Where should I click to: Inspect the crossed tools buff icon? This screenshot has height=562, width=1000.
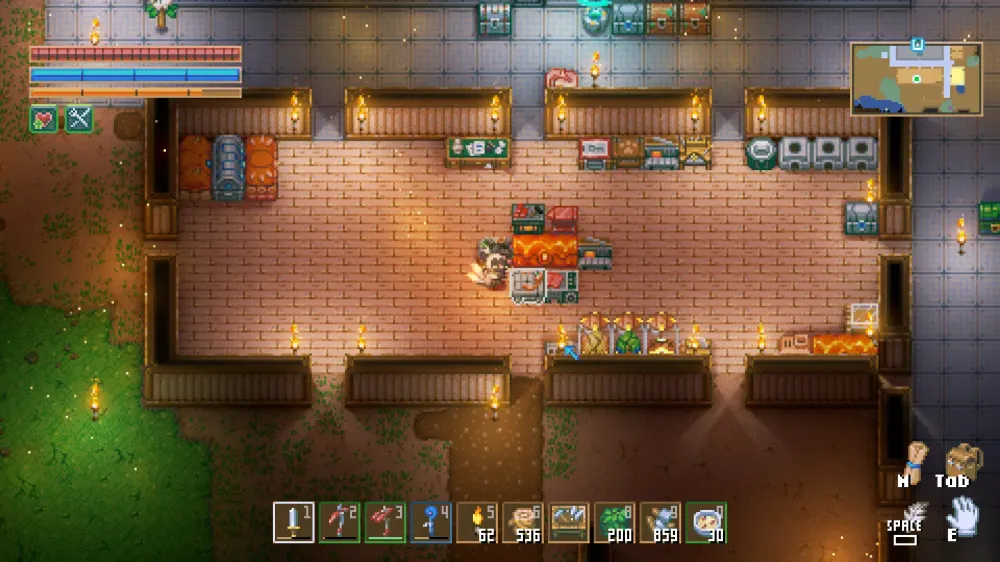coord(78,120)
